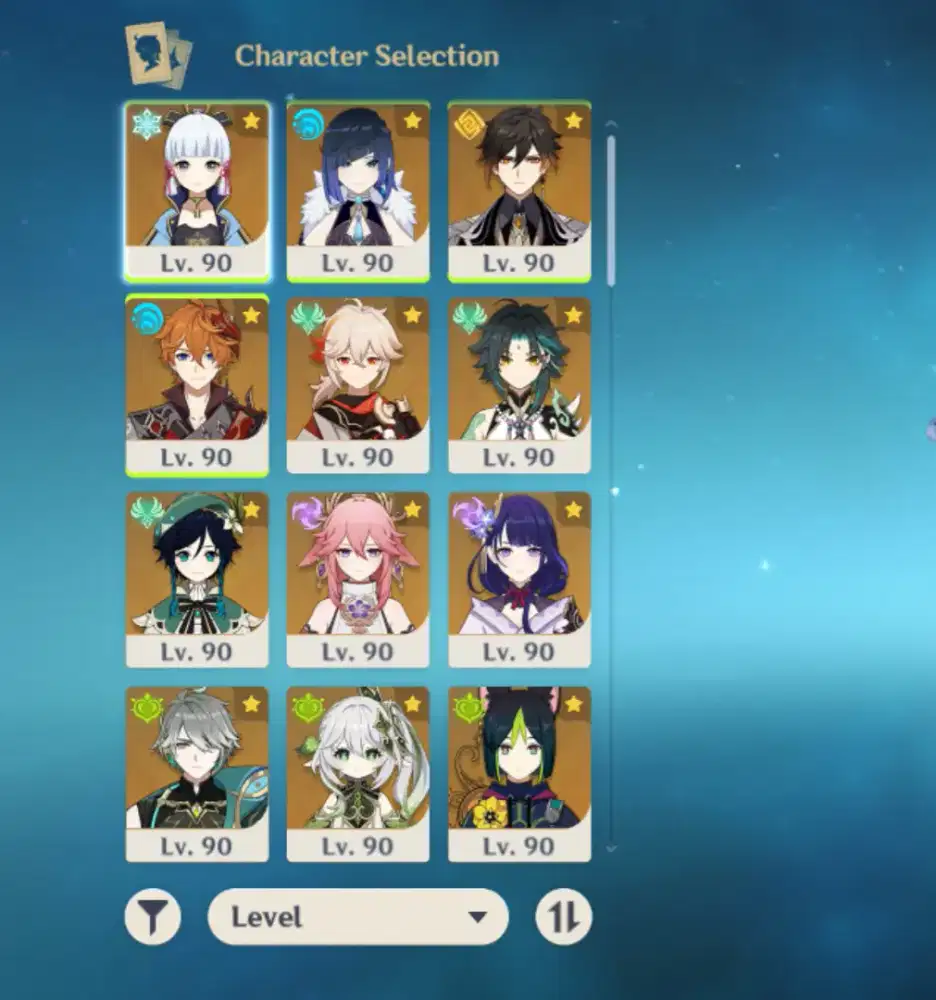Choose Kazuha's character portrait
The height and width of the screenshot is (1000, 936).
click(x=358, y=385)
